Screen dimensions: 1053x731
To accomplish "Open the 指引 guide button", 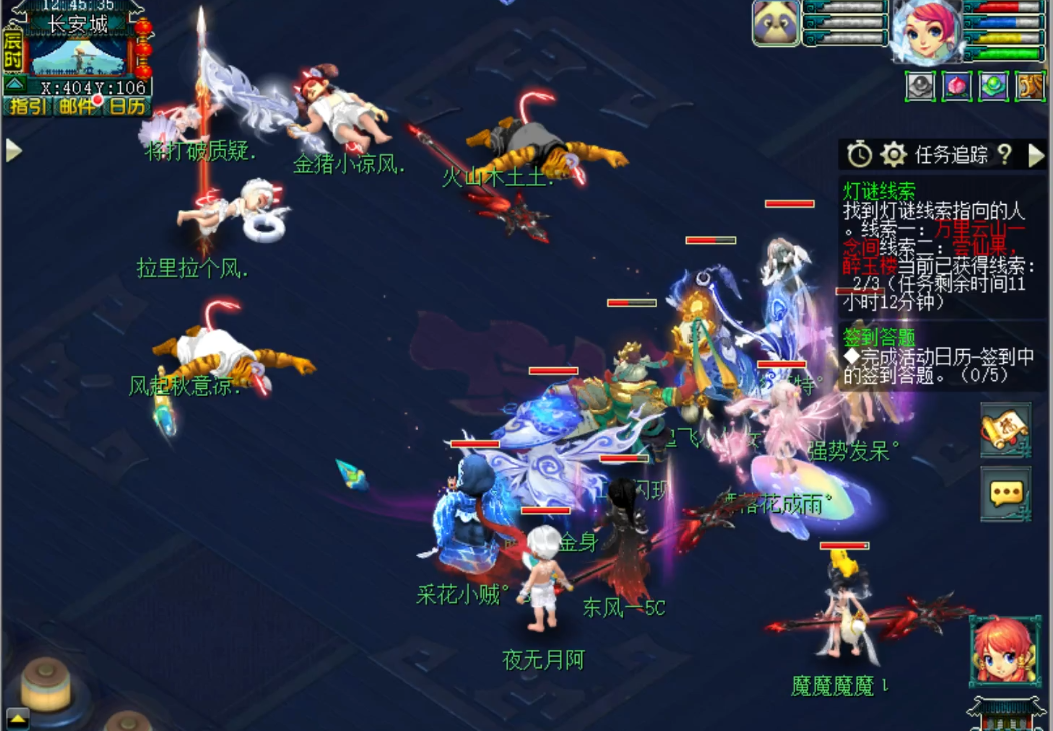I will pos(27,106).
